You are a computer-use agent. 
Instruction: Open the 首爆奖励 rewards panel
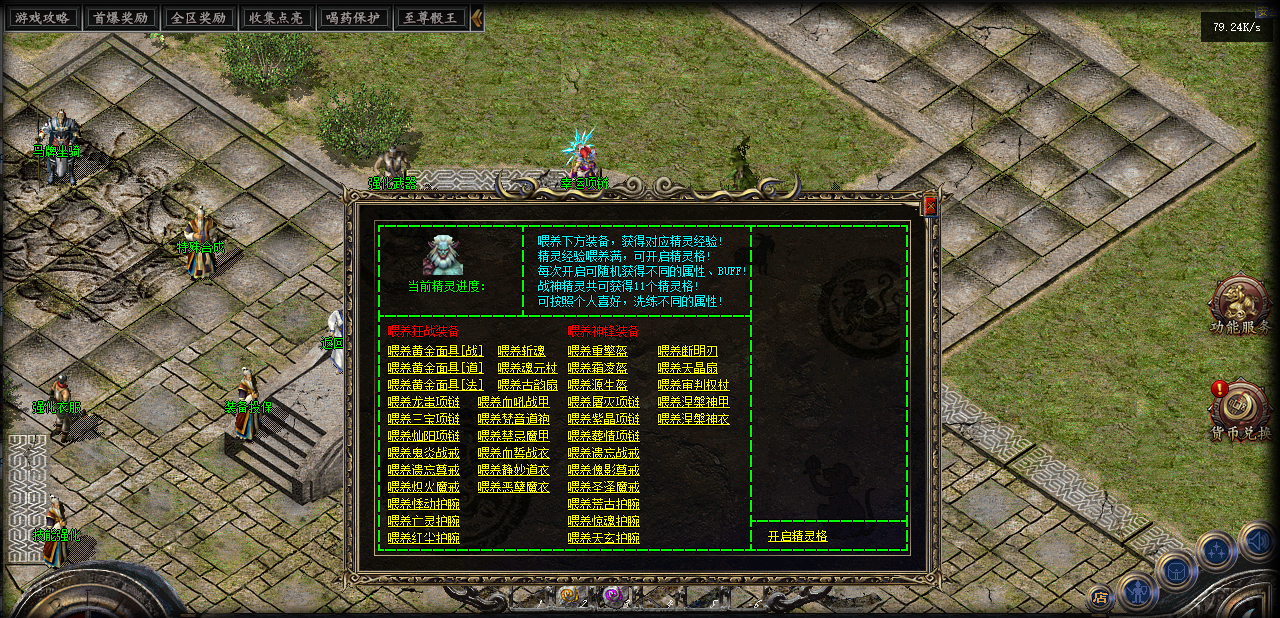pos(119,18)
